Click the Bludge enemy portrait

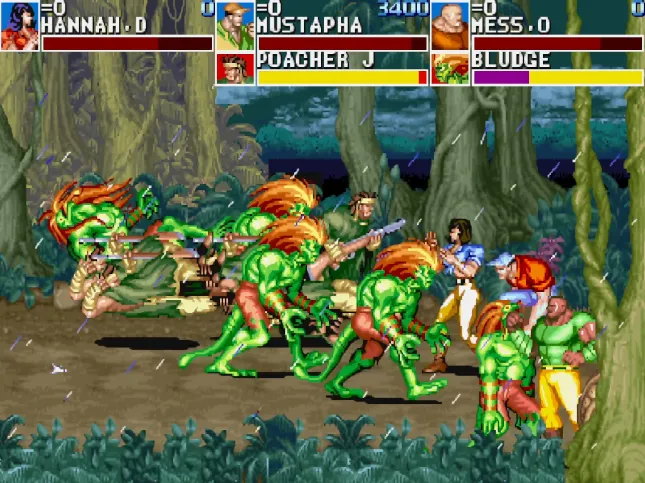tap(450, 69)
